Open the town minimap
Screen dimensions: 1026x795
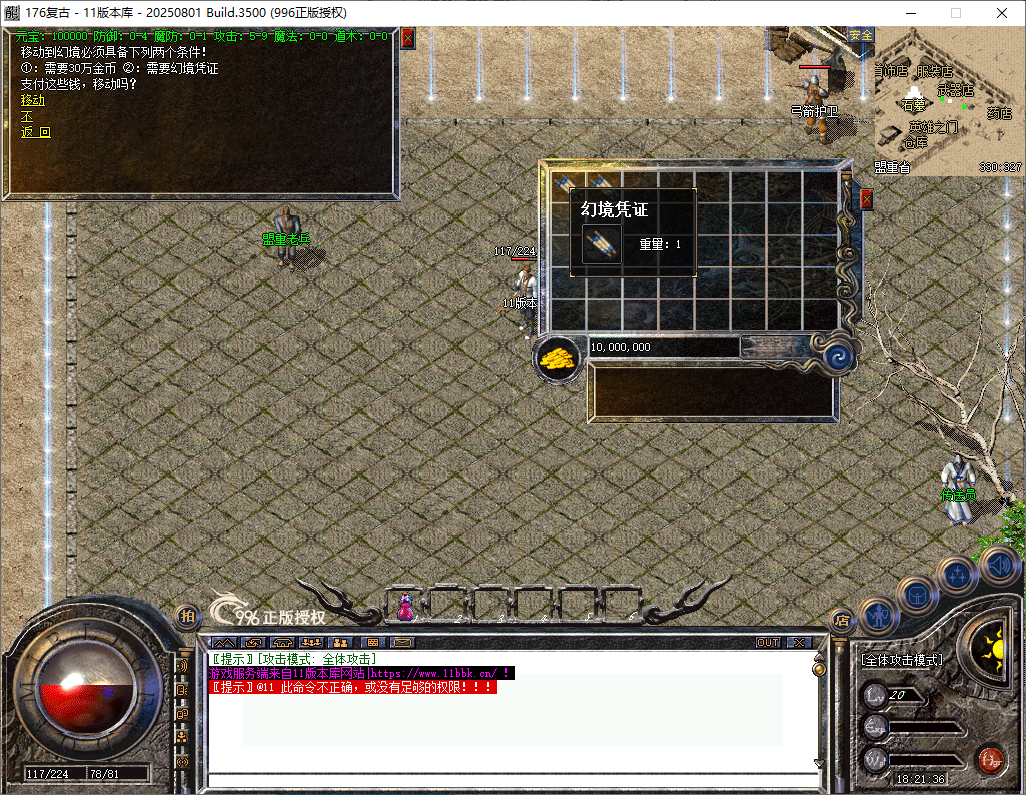coord(948,100)
